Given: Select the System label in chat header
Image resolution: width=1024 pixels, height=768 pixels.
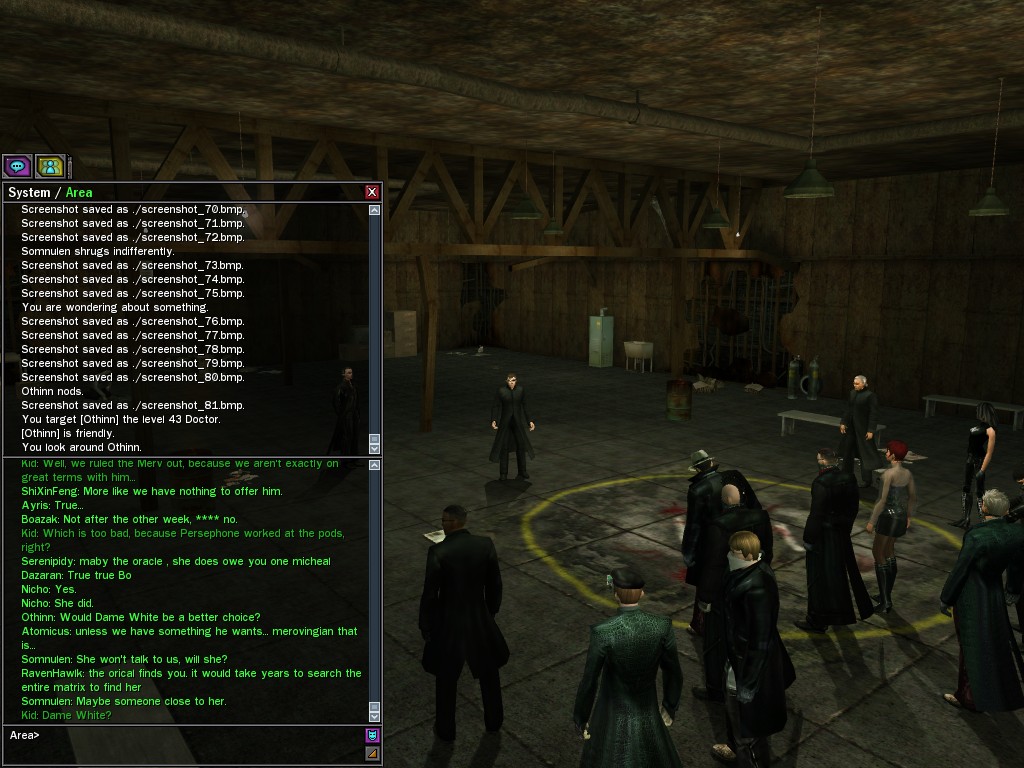Looking at the screenshot, I should 29,192.
